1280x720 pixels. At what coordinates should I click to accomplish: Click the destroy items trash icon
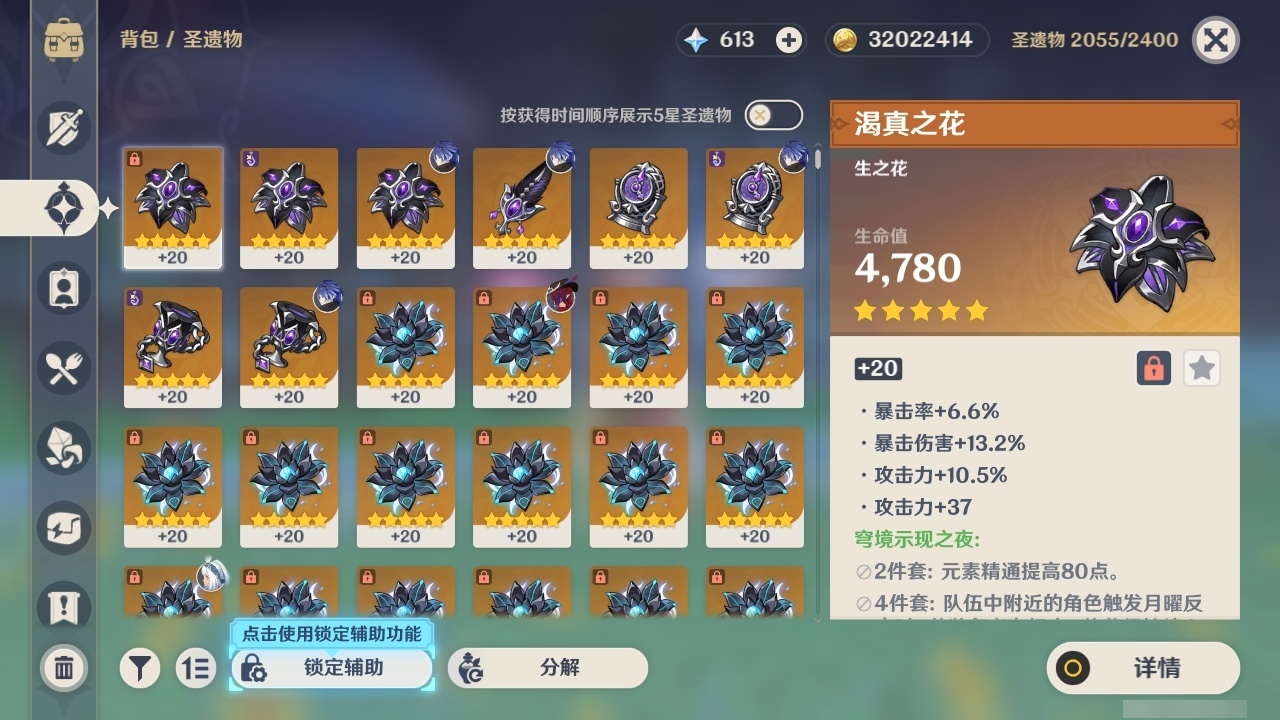click(x=63, y=667)
